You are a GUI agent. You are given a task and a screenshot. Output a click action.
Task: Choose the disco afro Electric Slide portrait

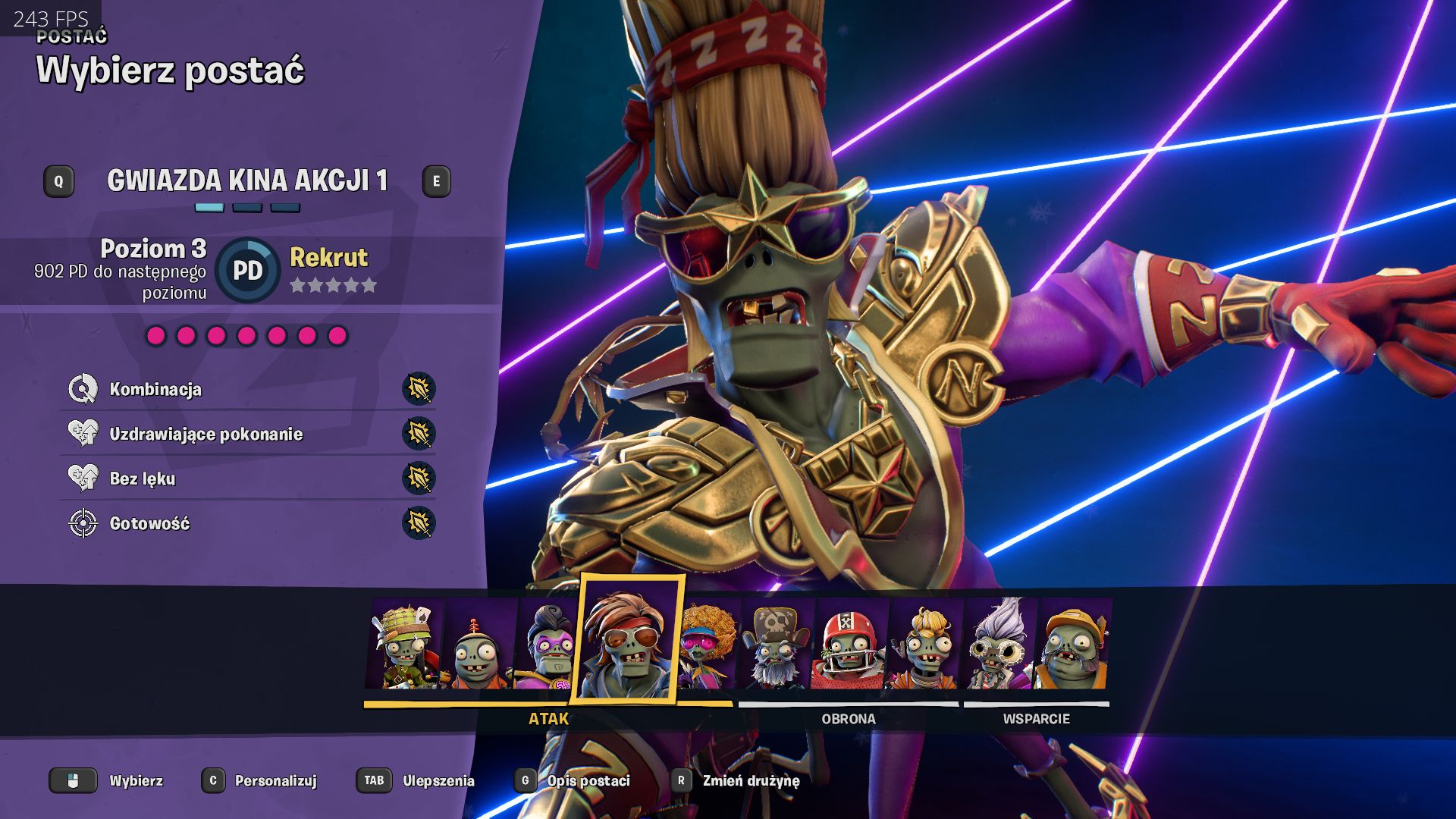pos(708,646)
